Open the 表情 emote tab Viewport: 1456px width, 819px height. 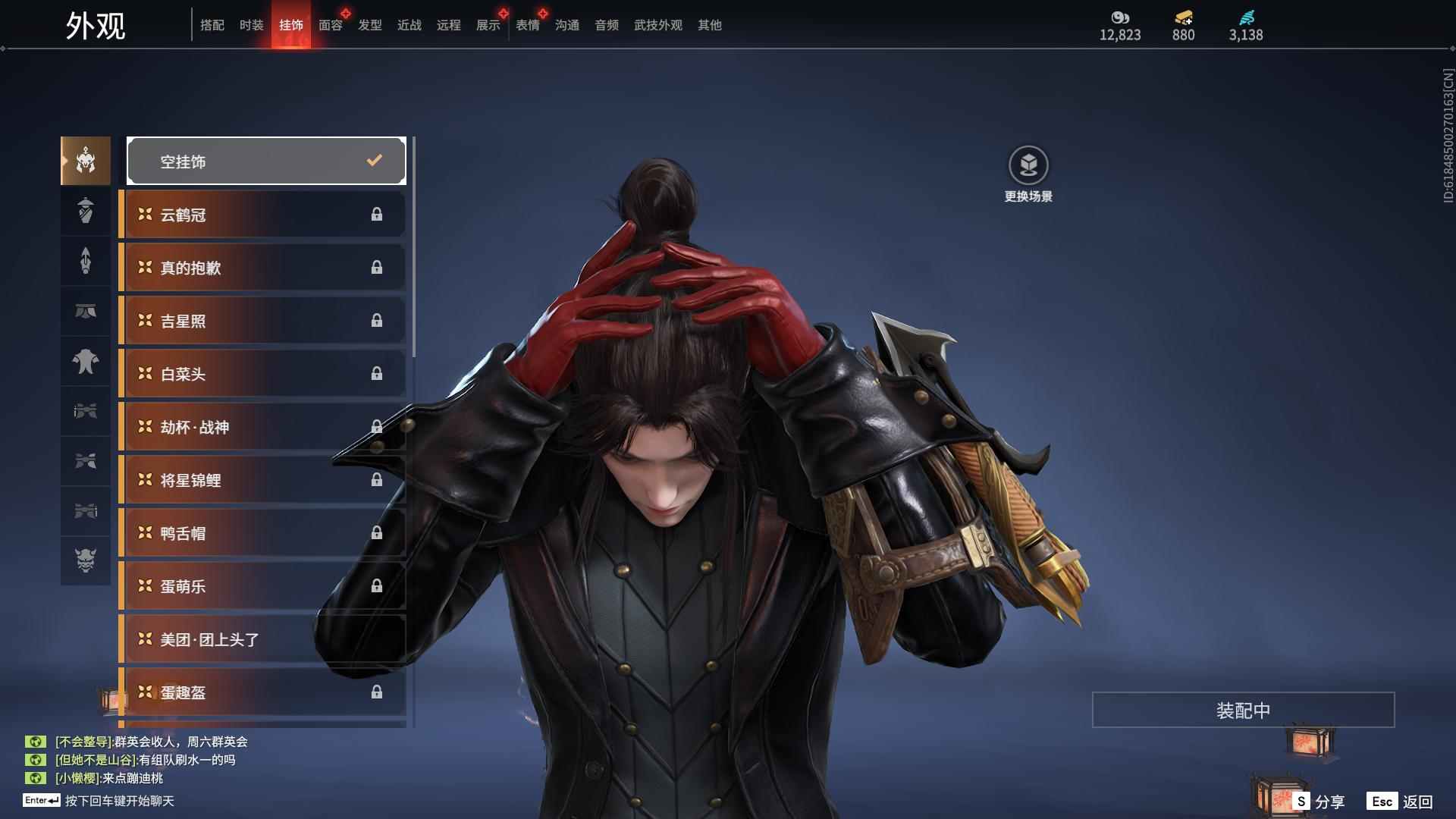tap(527, 25)
